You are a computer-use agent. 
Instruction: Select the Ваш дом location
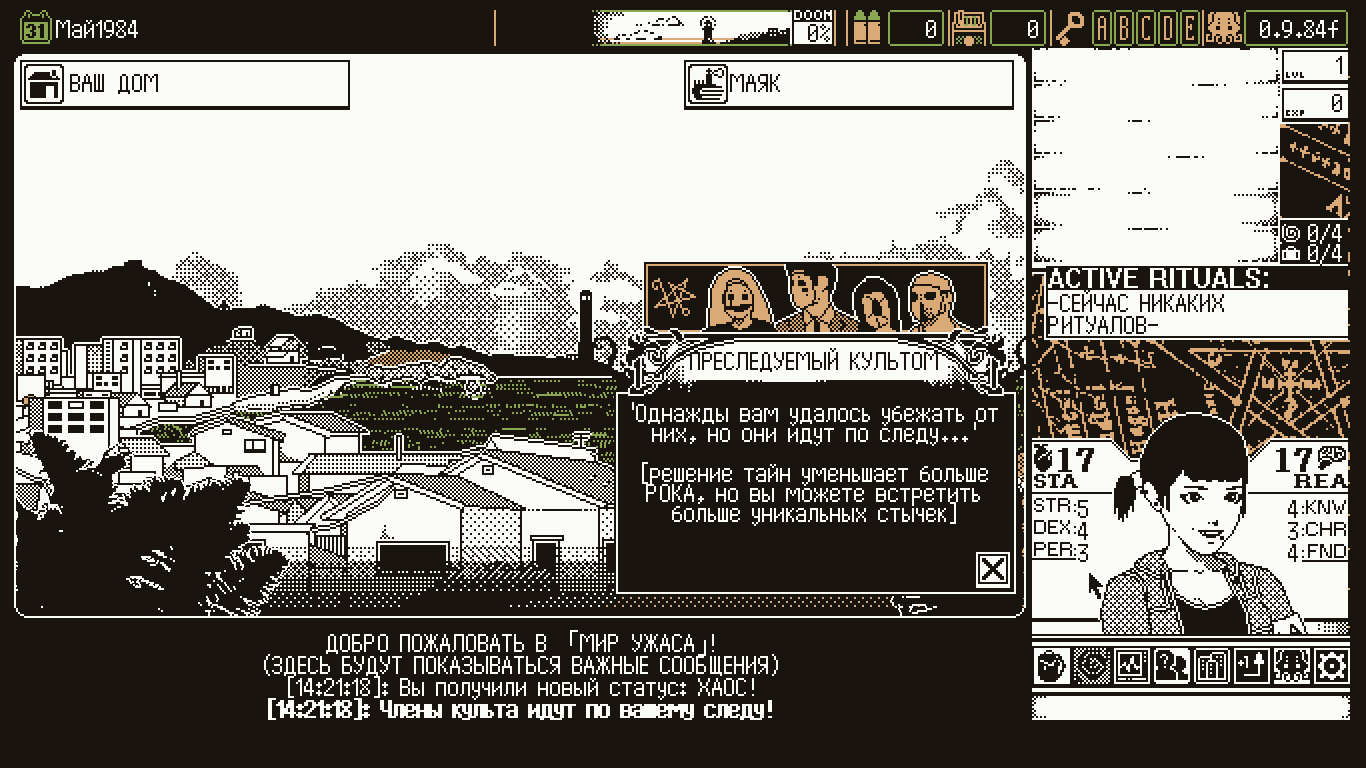(x=185, y=84)
